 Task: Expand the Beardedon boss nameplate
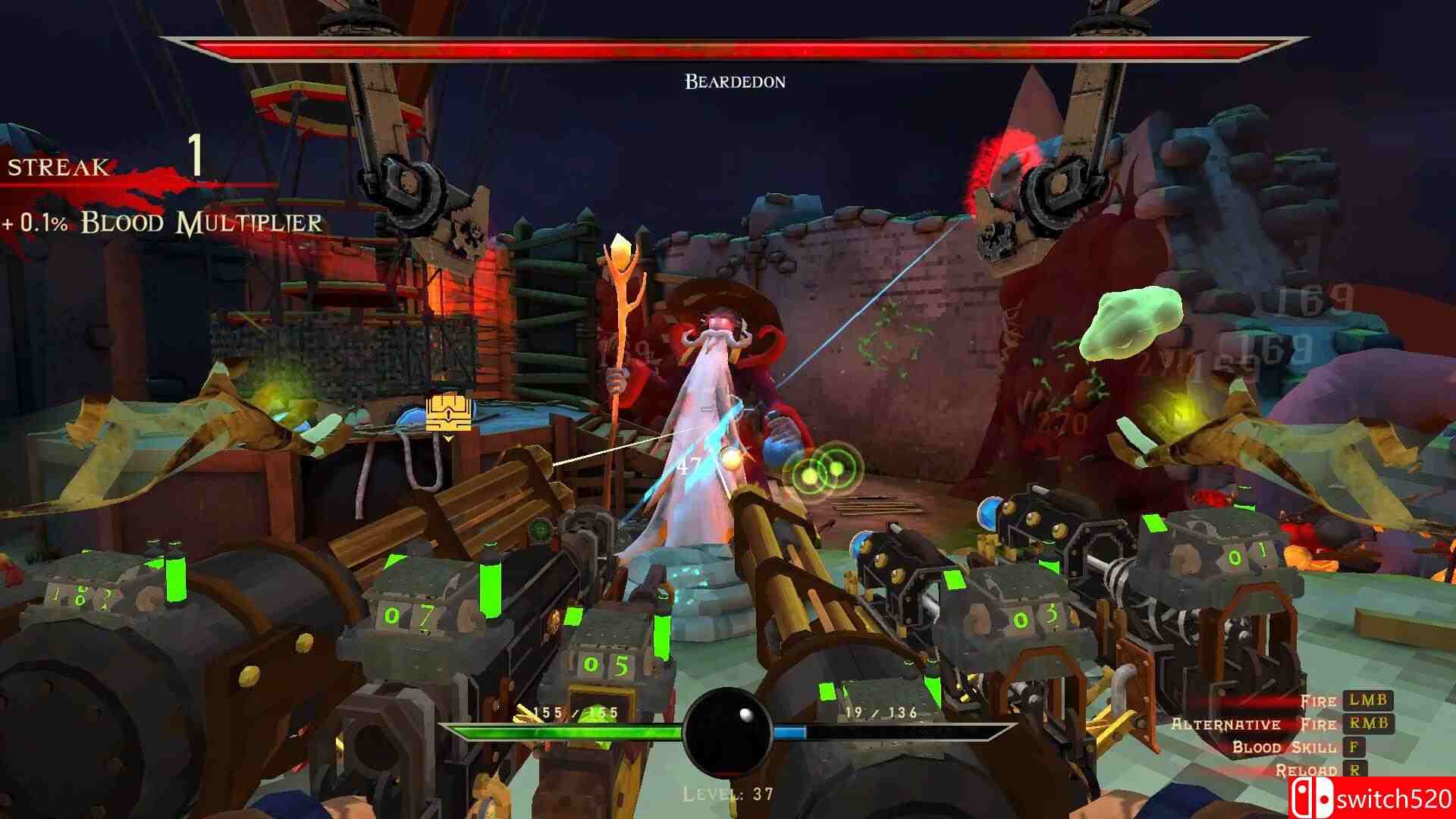coord(732,81)
